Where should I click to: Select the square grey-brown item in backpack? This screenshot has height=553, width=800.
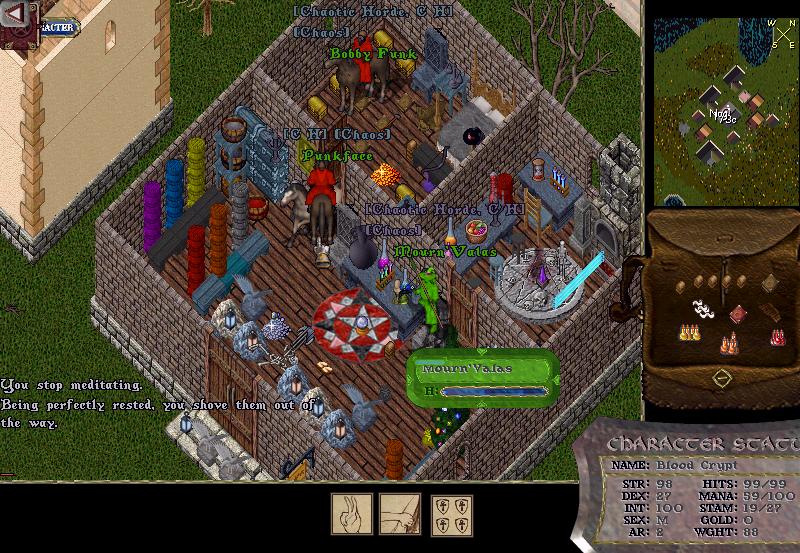pyautogui.click(x=772, y=285)
